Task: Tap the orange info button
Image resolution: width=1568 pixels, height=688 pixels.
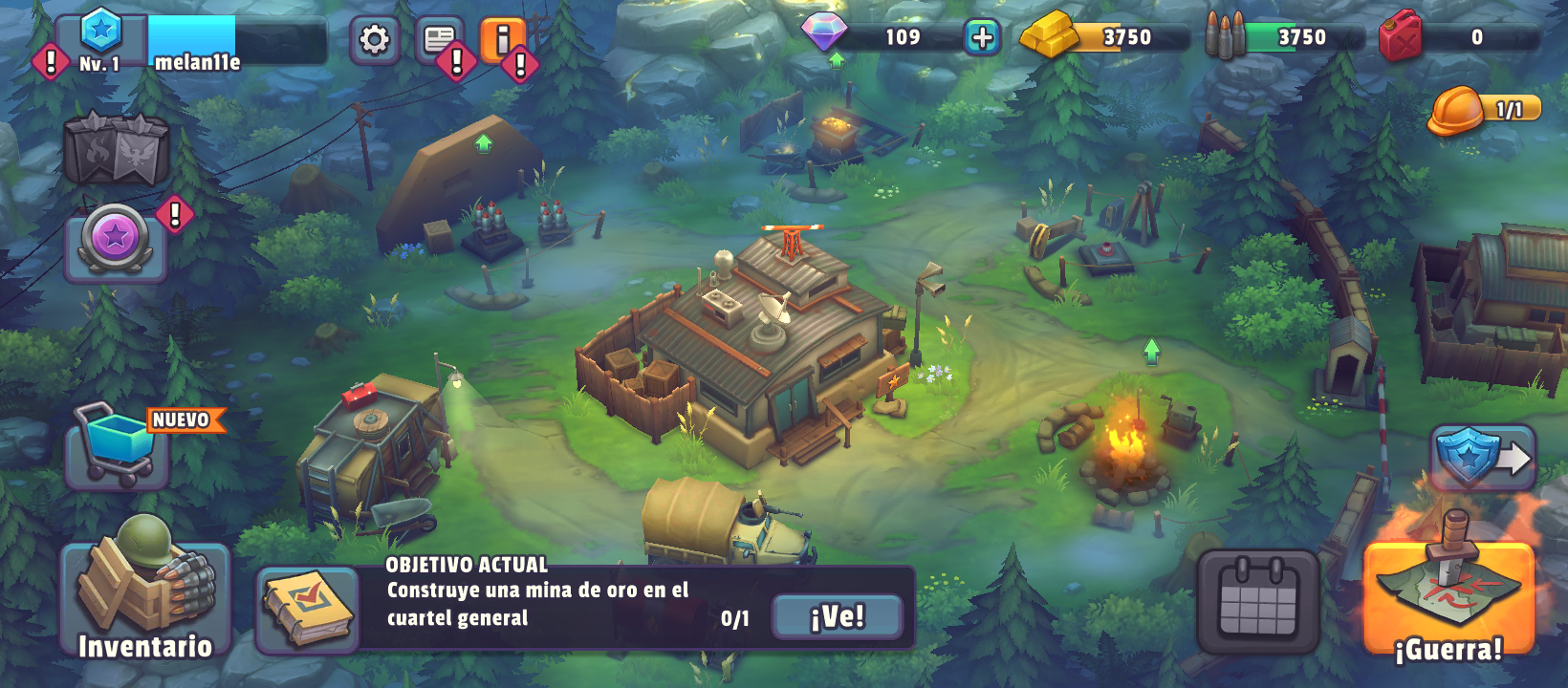Action: pyautogui.click(x=502, y=40)
